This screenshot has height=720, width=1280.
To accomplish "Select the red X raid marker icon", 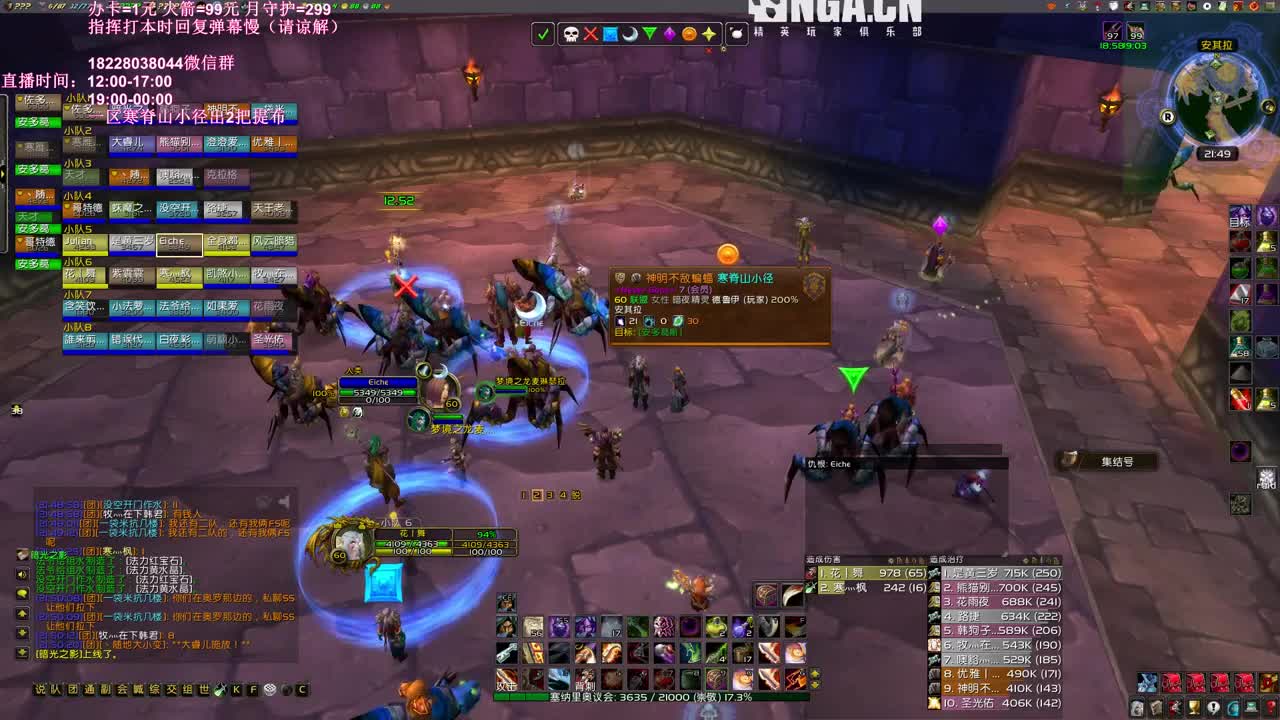I will coord(591,33).
